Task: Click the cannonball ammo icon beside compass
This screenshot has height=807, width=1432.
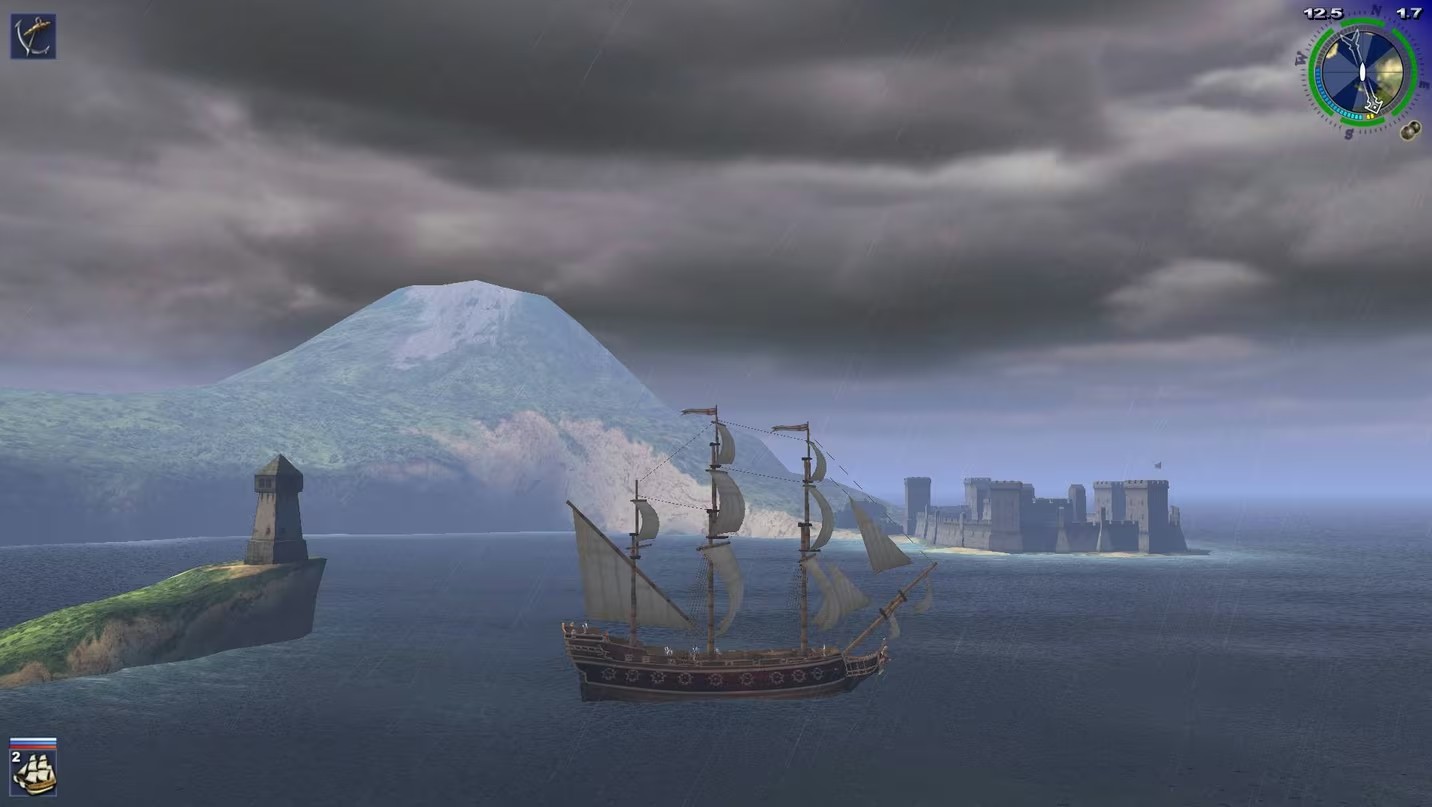Action: pyautogui.click(x=1410, y=129)
